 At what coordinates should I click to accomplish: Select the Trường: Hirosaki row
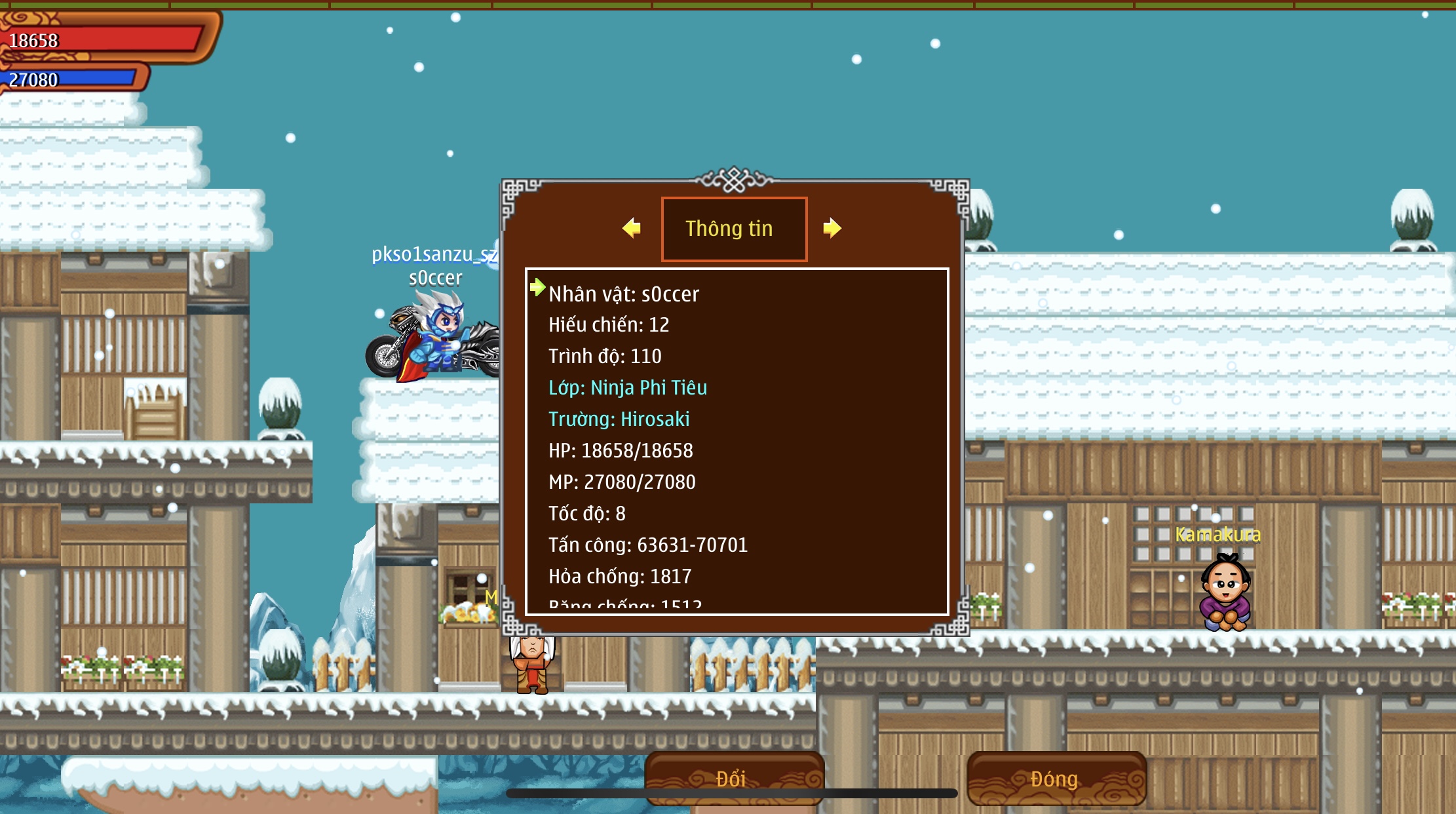click(619, 419)
